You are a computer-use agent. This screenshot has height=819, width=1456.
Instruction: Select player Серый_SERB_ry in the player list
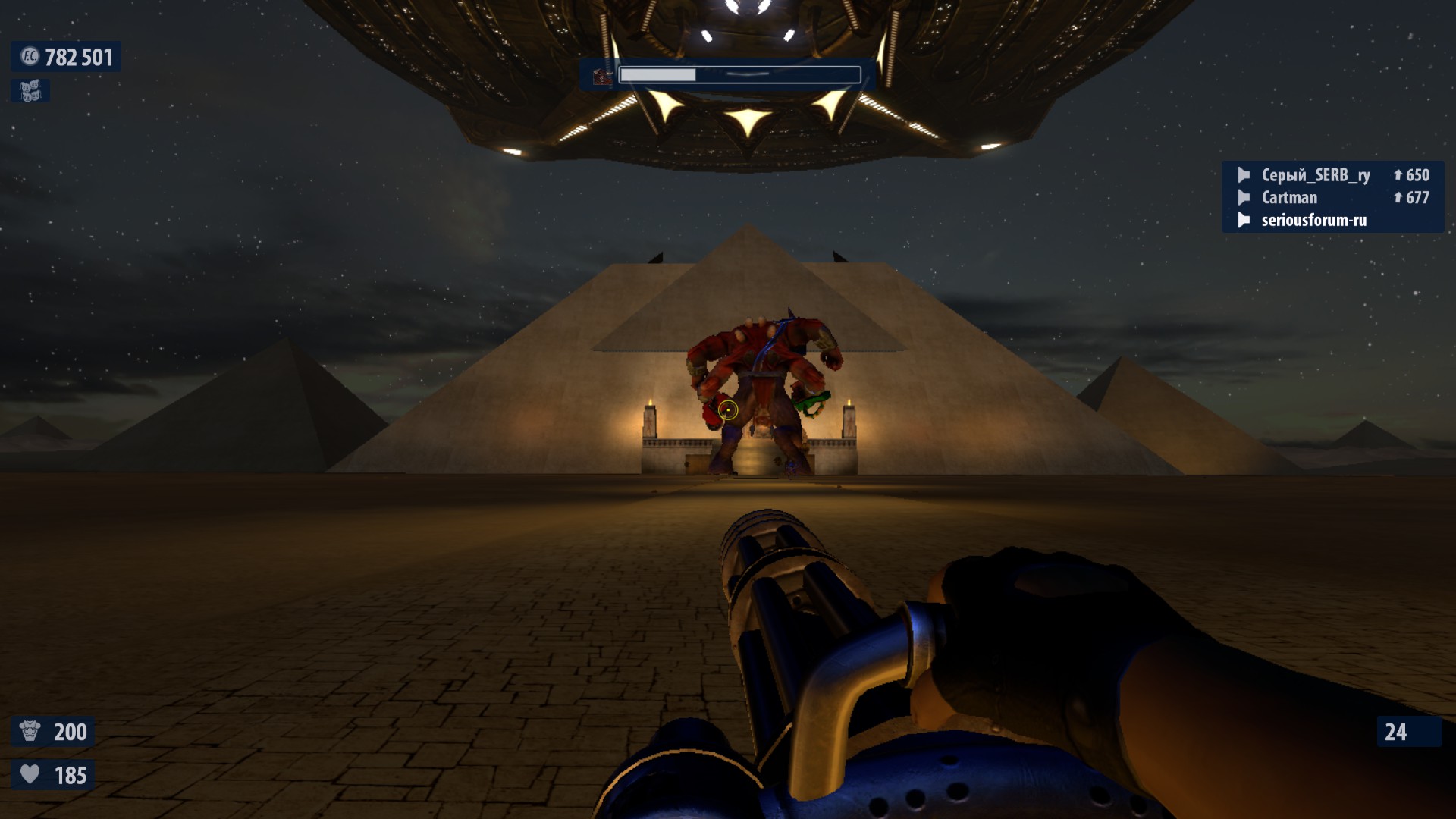[x=1315, y=175]
